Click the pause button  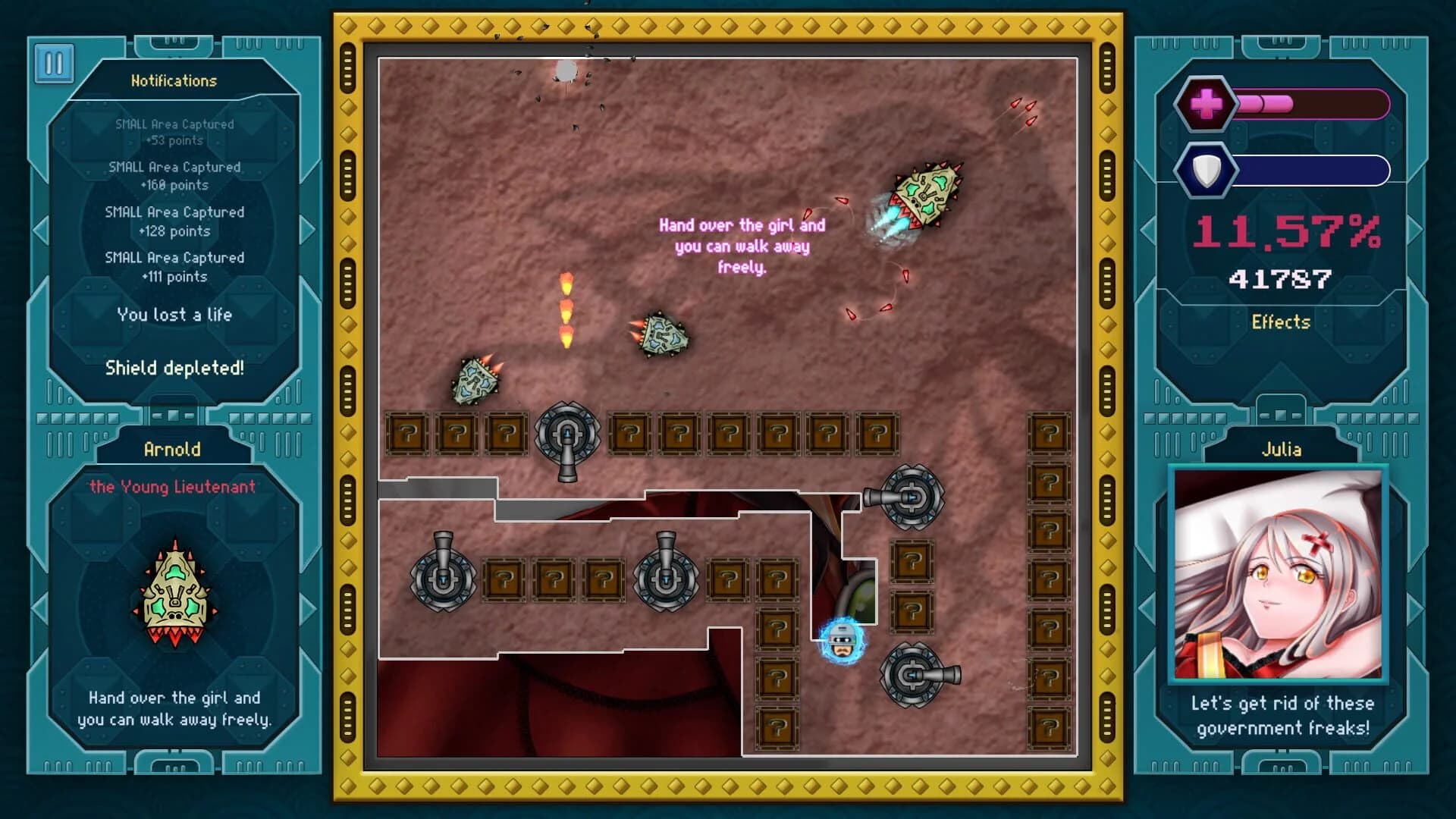[x=54, y=62]
